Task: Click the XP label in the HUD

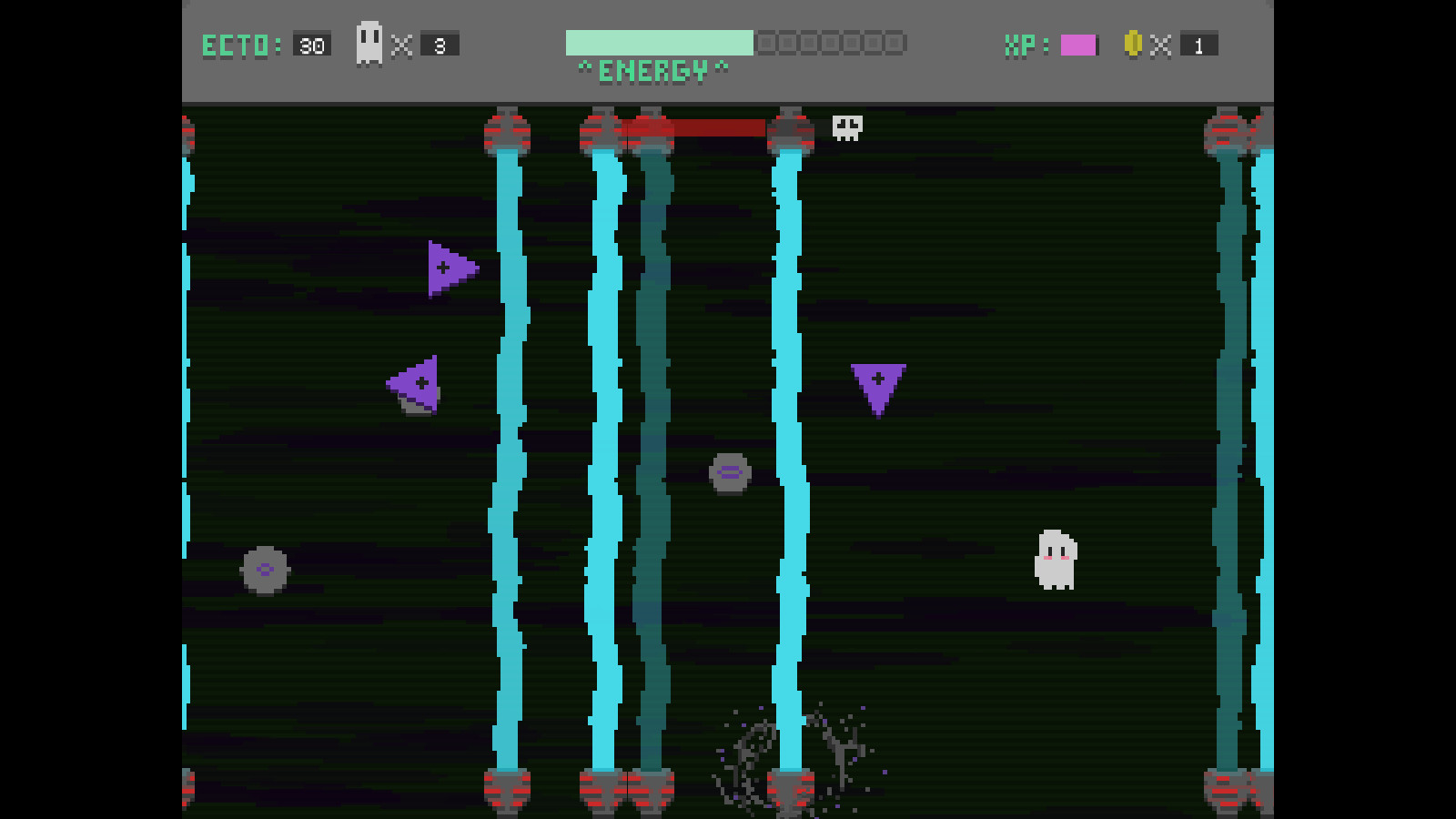Action: click(x=1019, y=43)
